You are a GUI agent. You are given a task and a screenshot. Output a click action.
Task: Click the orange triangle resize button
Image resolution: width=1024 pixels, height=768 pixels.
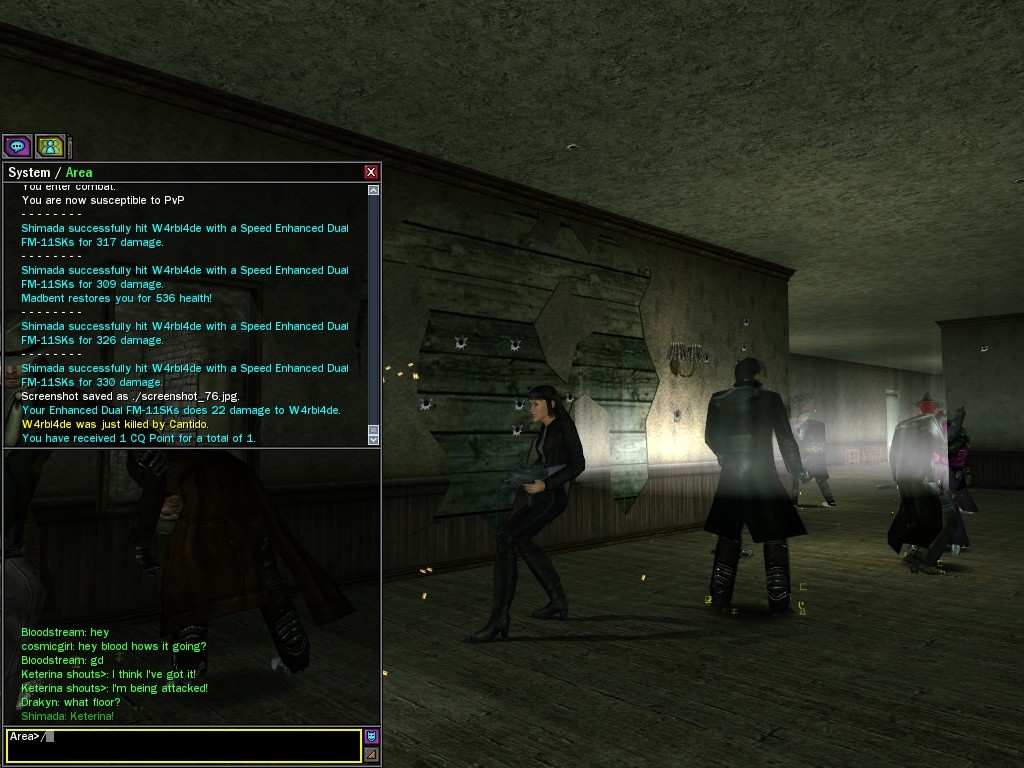(371, 754)
